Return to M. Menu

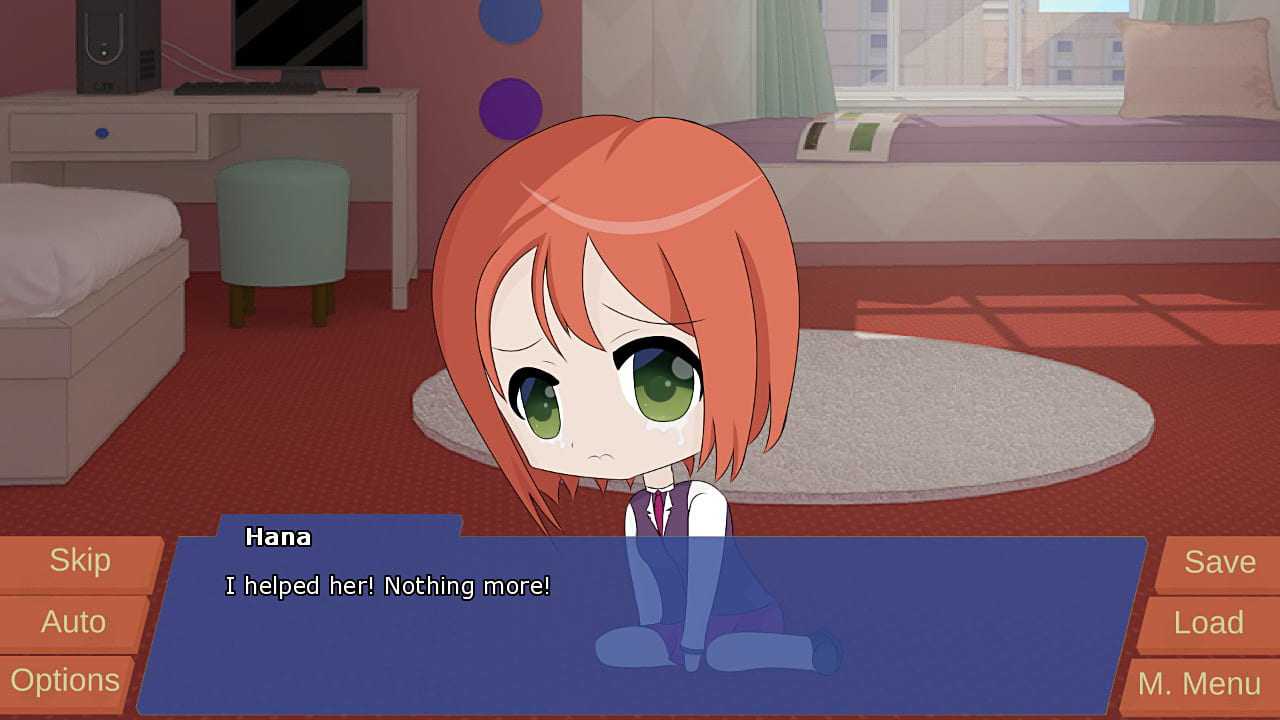(x=1199, y=684)
